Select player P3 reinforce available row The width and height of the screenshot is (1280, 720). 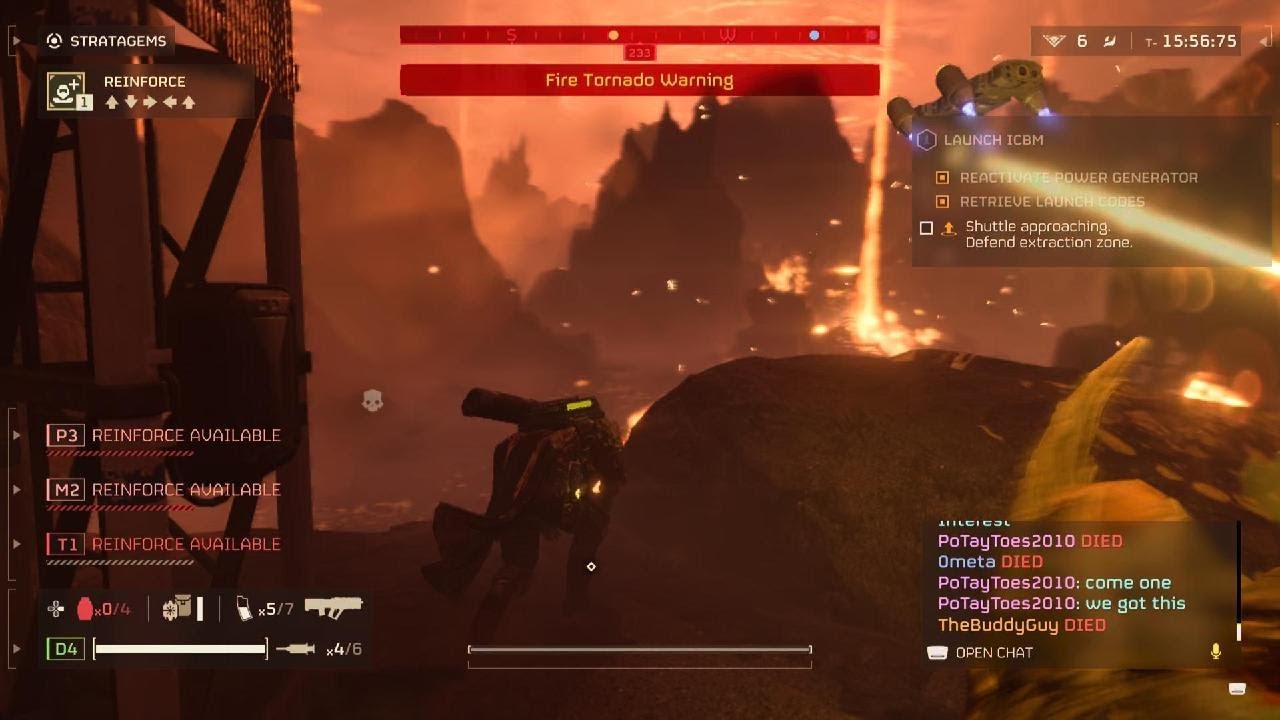point(165,436)
